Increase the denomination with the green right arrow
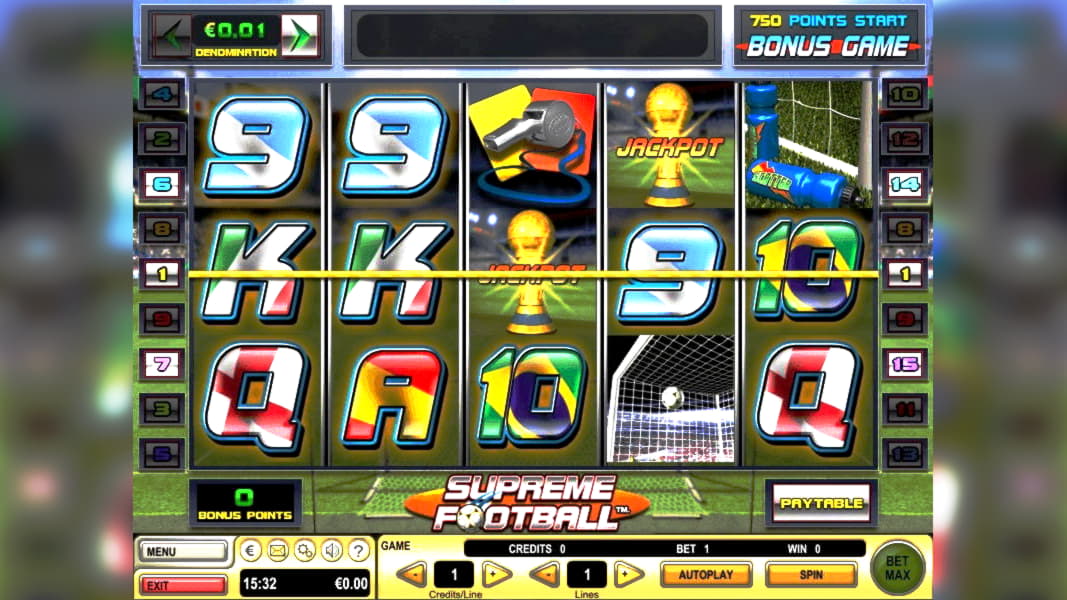1067x600 pixels. pyautogui.click(x=300, y=37)
